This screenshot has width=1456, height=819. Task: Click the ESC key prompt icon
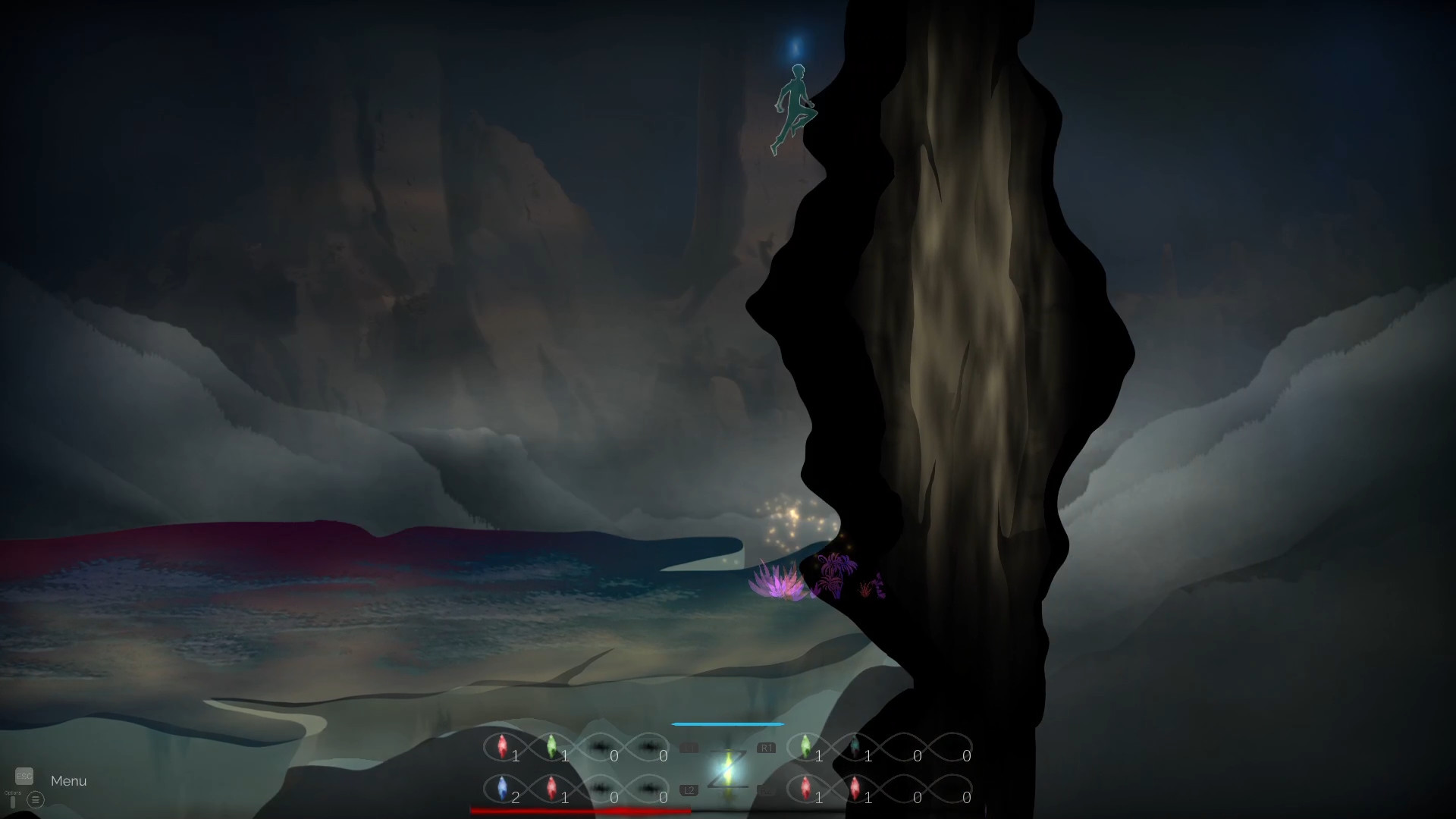pos(24,776)
